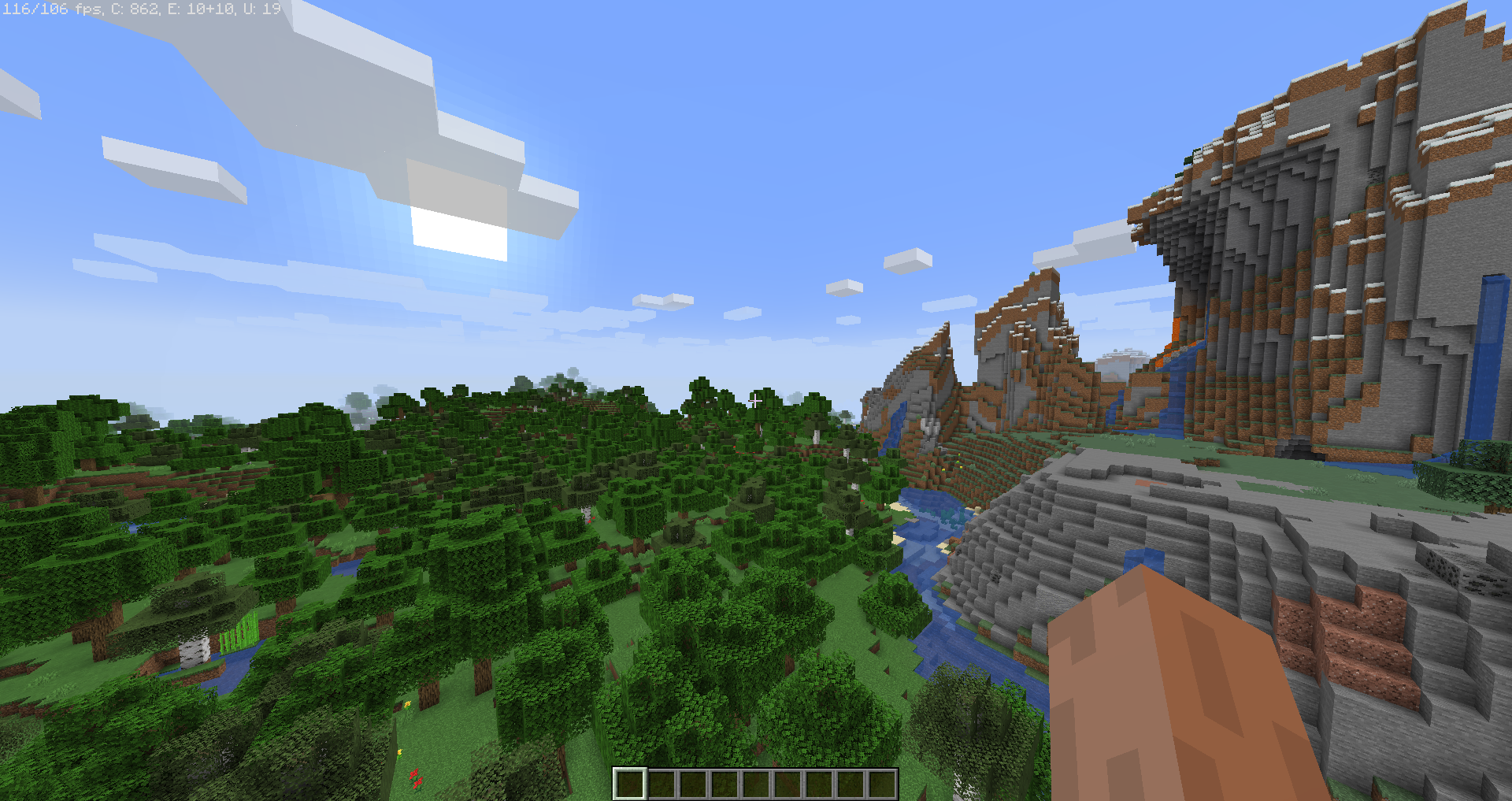This screenshot has width=1512, height=801.
Task: Click the fps counter debug text
Action: 51,9
